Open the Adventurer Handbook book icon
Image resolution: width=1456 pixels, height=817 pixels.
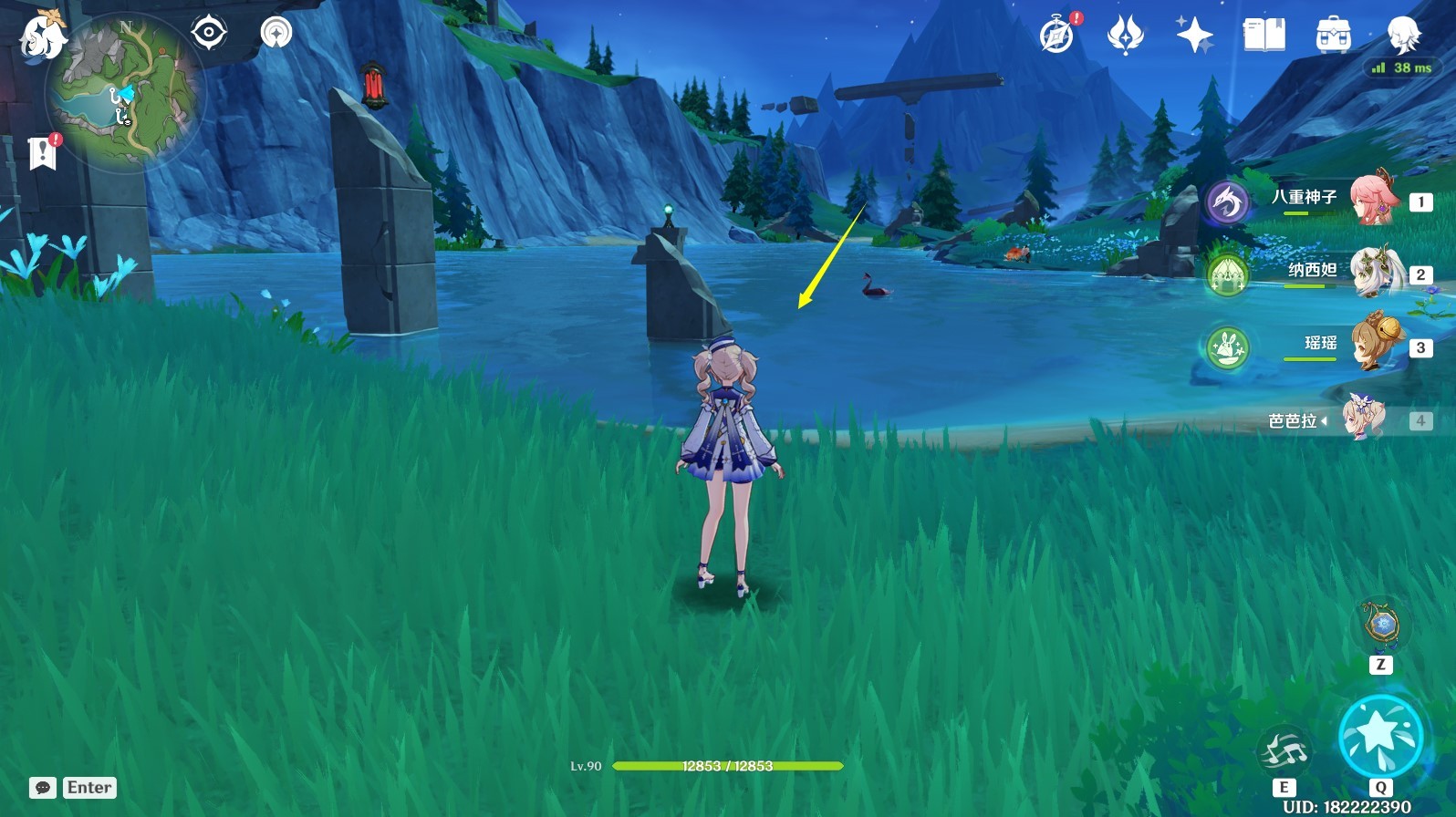tap(1264, 36)
